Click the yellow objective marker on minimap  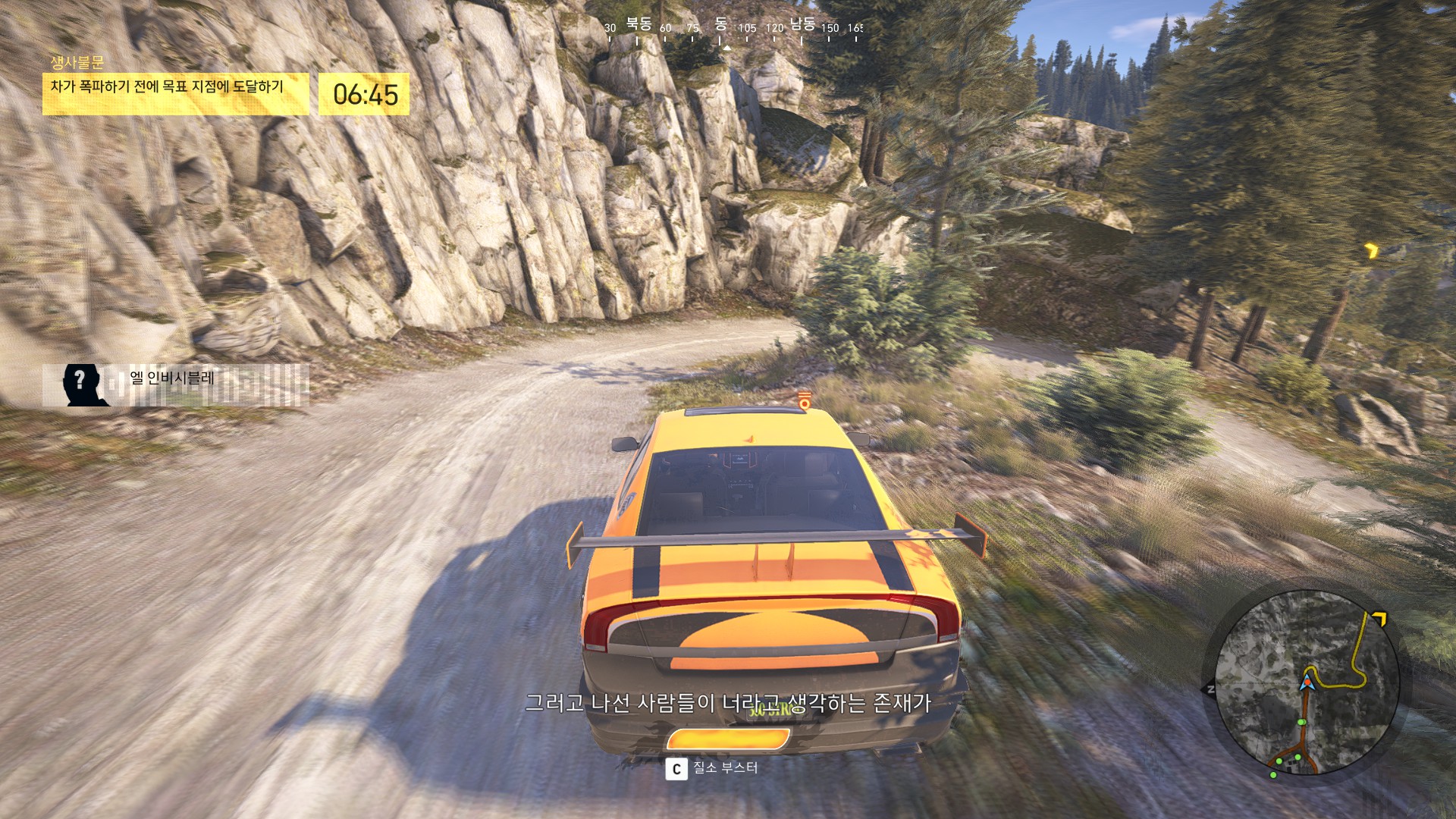pyautogui.click(x=1378, y=620)
